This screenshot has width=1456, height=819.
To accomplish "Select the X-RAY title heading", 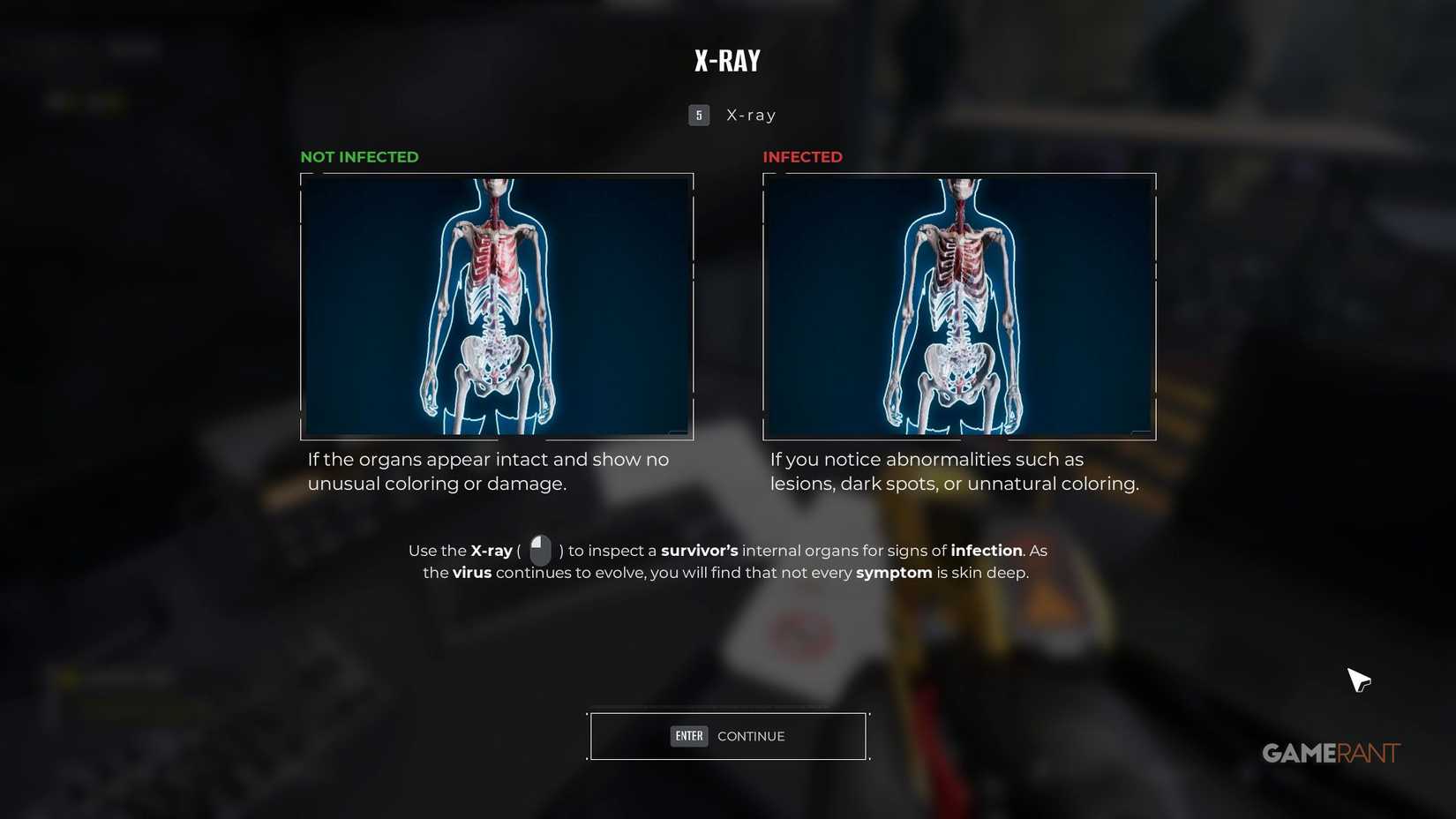I will coord(727,60).
